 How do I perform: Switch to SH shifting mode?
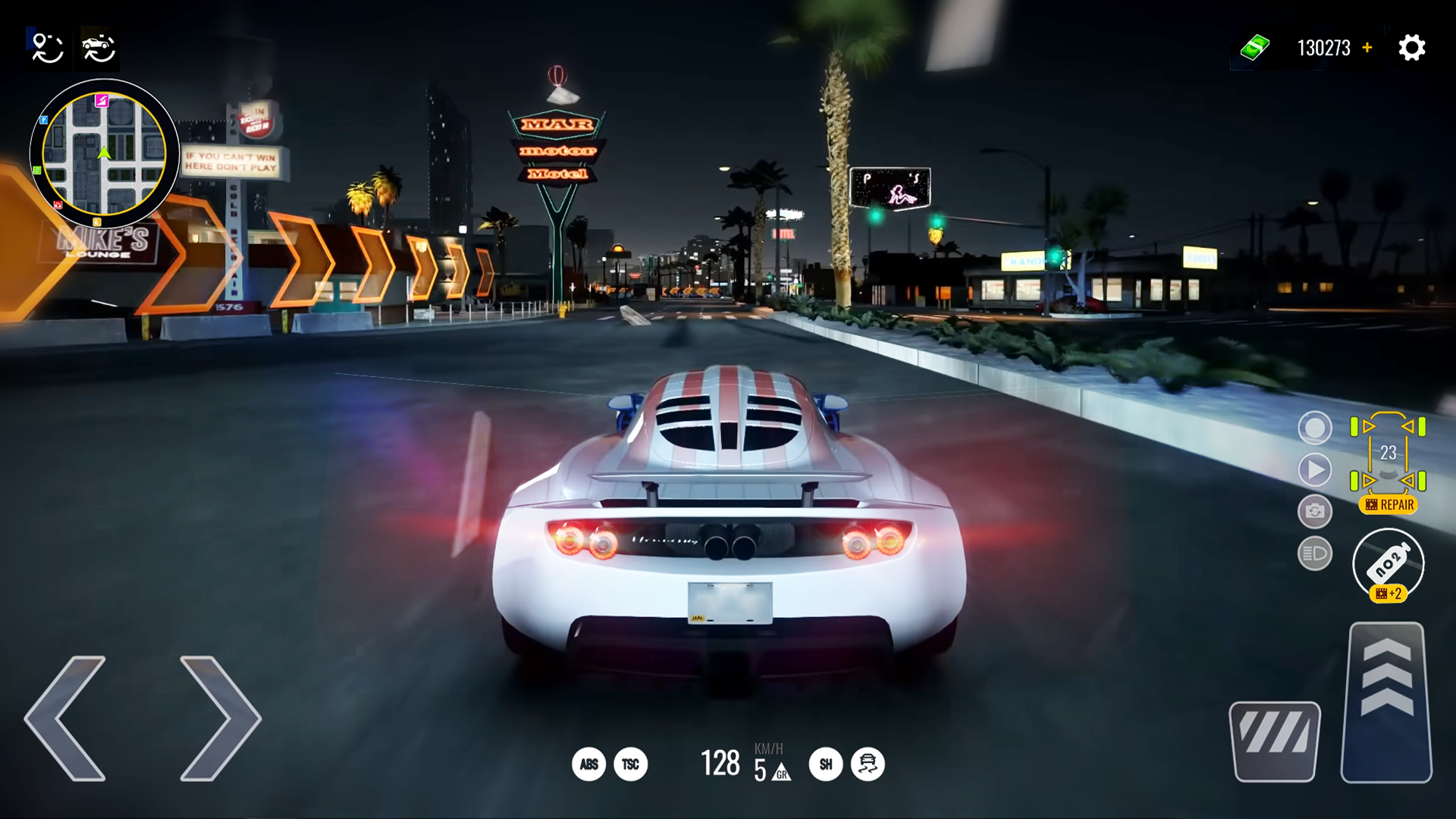coord(826,764)
